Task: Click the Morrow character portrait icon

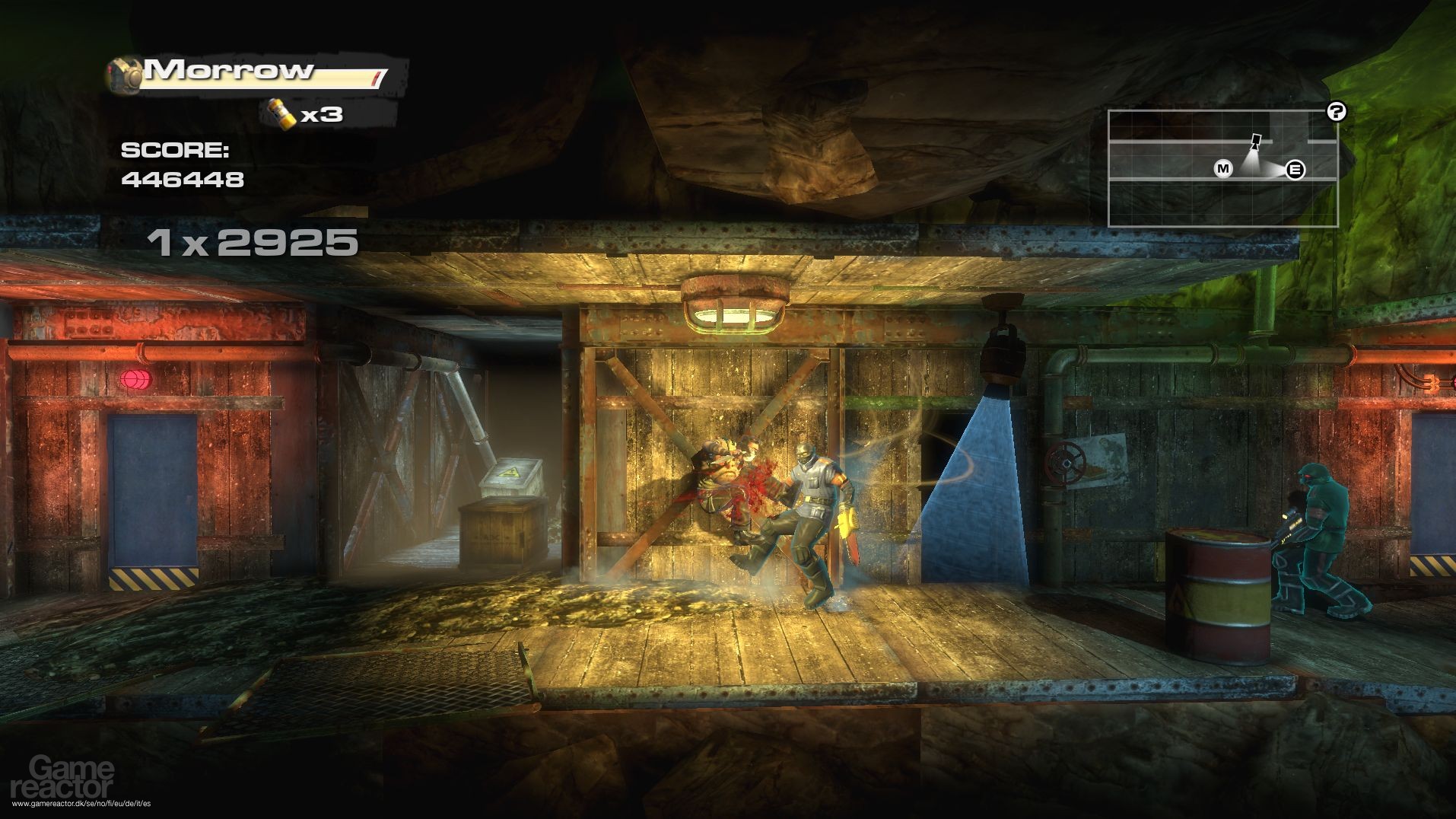Action: coord(126,73)
